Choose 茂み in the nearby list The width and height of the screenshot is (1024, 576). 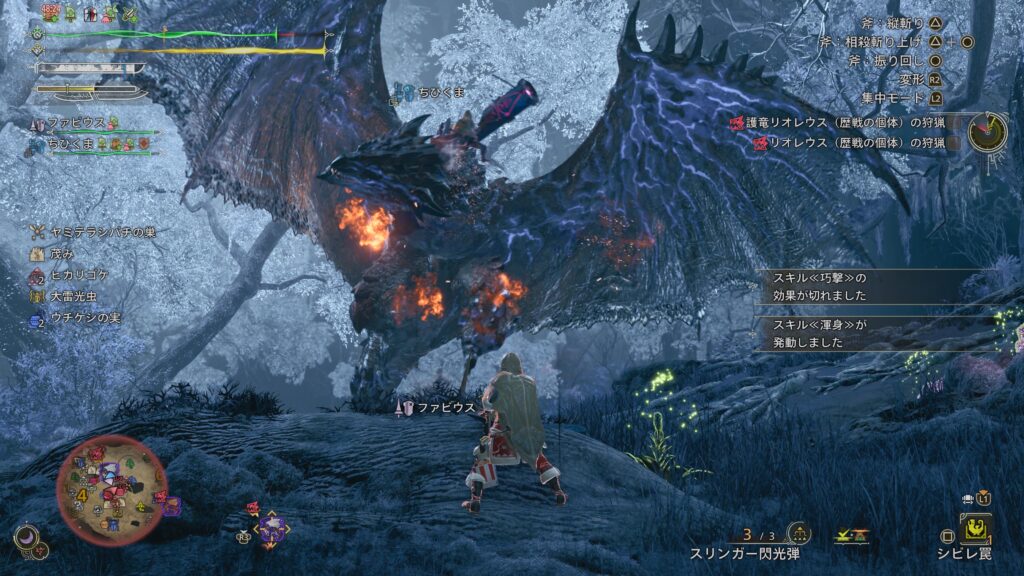(x=61, y=252)
